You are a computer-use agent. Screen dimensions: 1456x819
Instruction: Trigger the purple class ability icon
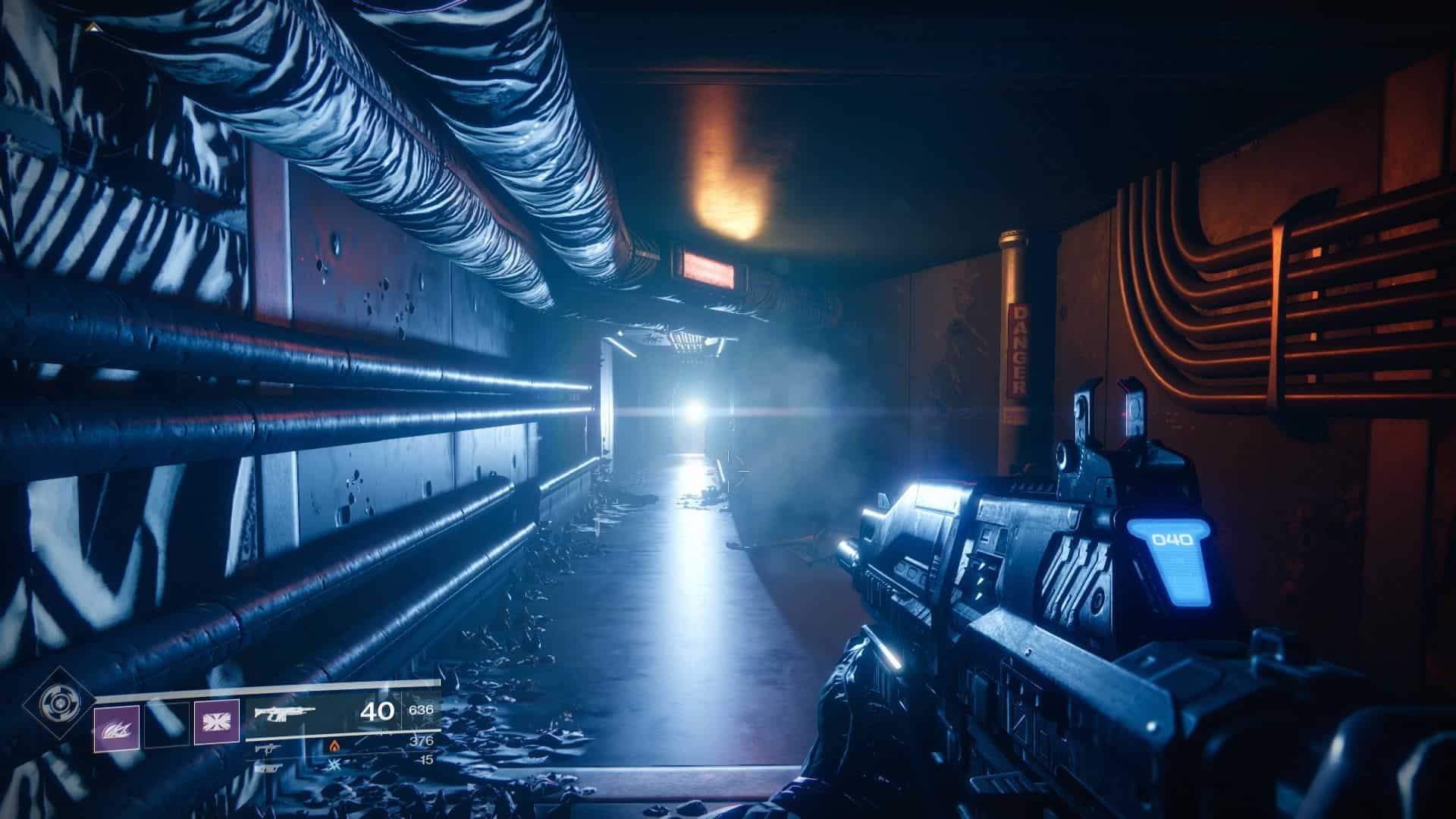click(216, 721)
